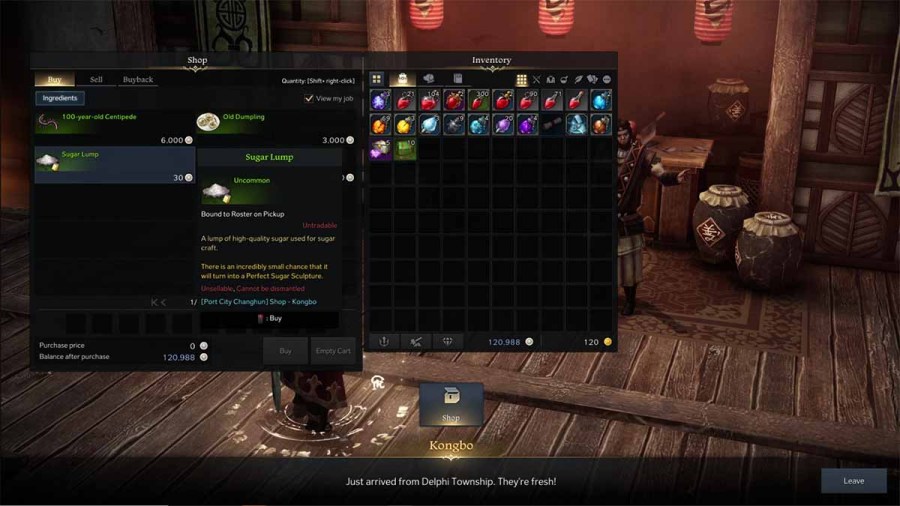The width and height of the screenshot is (900, 506).
Task: Open the inventory bag tab
Action: [x=402, y=79]
